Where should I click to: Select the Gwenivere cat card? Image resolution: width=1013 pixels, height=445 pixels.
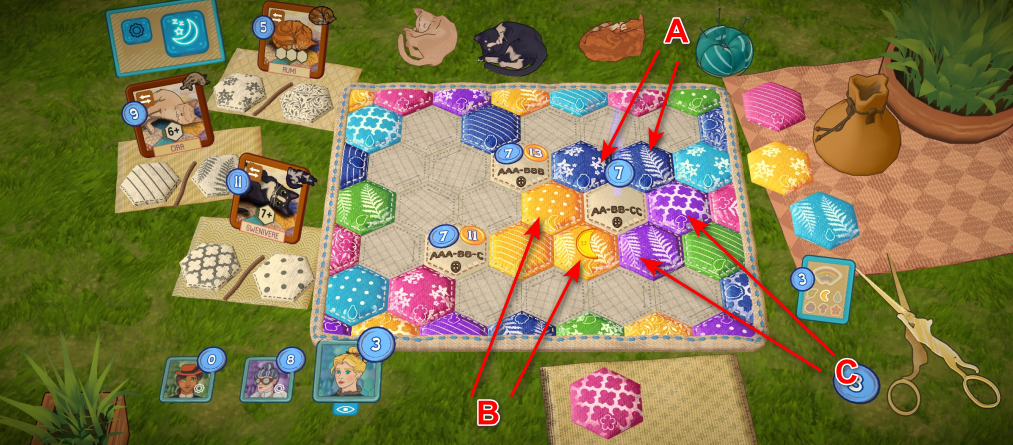coord(265,193)
